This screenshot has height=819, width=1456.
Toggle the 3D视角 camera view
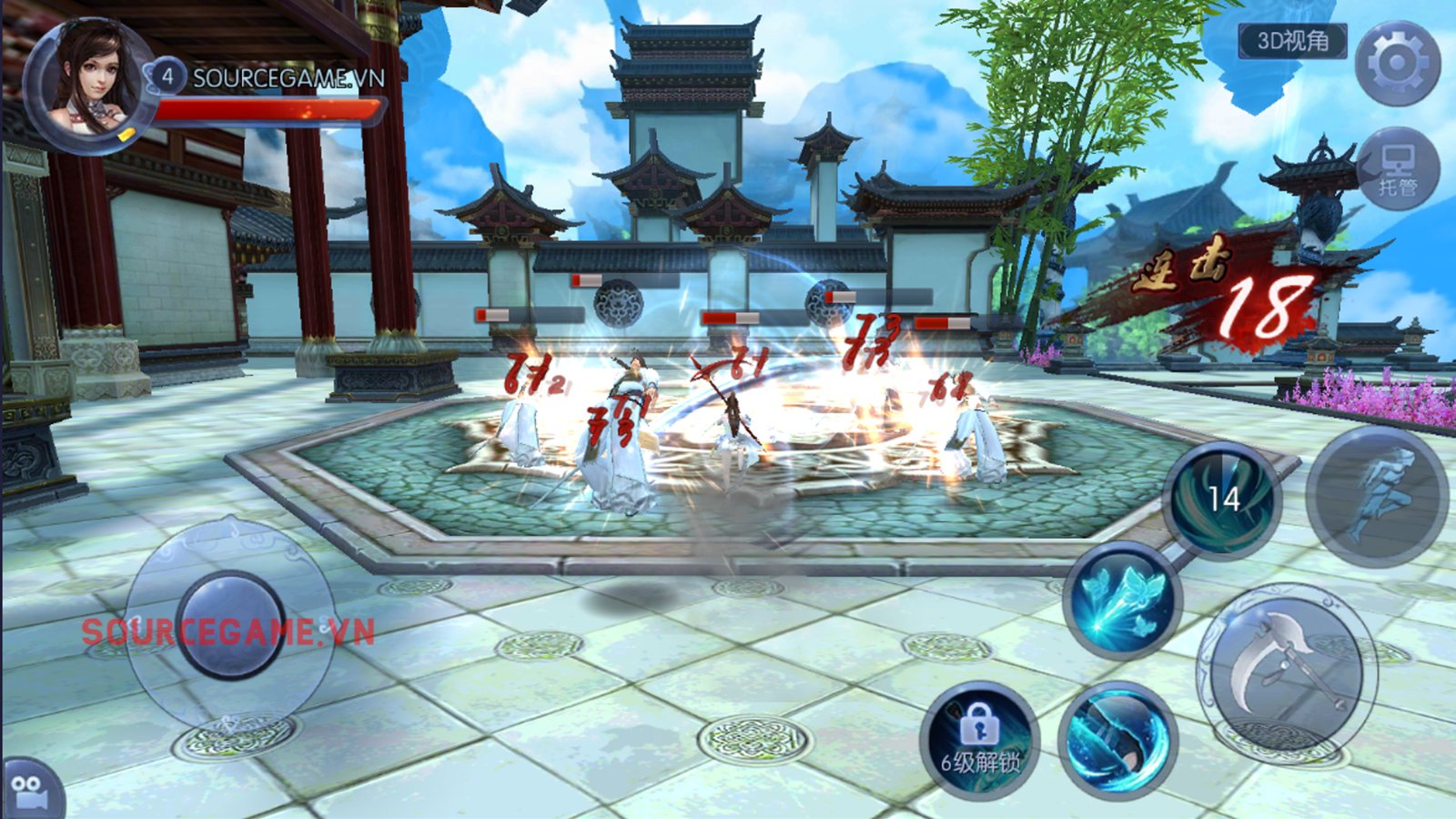[x=1292, y=41]
